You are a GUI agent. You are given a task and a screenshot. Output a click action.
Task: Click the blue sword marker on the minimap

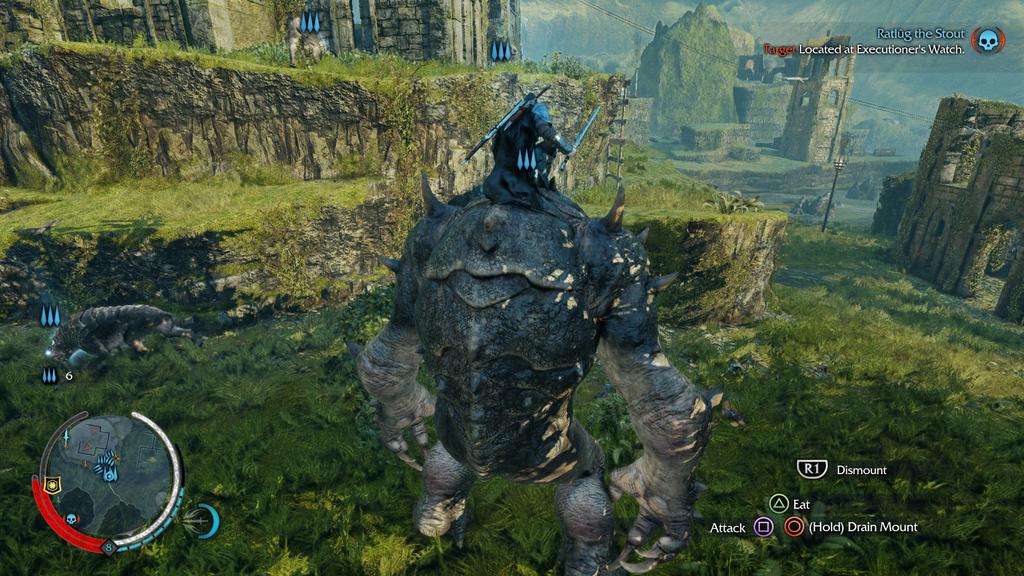68,438
